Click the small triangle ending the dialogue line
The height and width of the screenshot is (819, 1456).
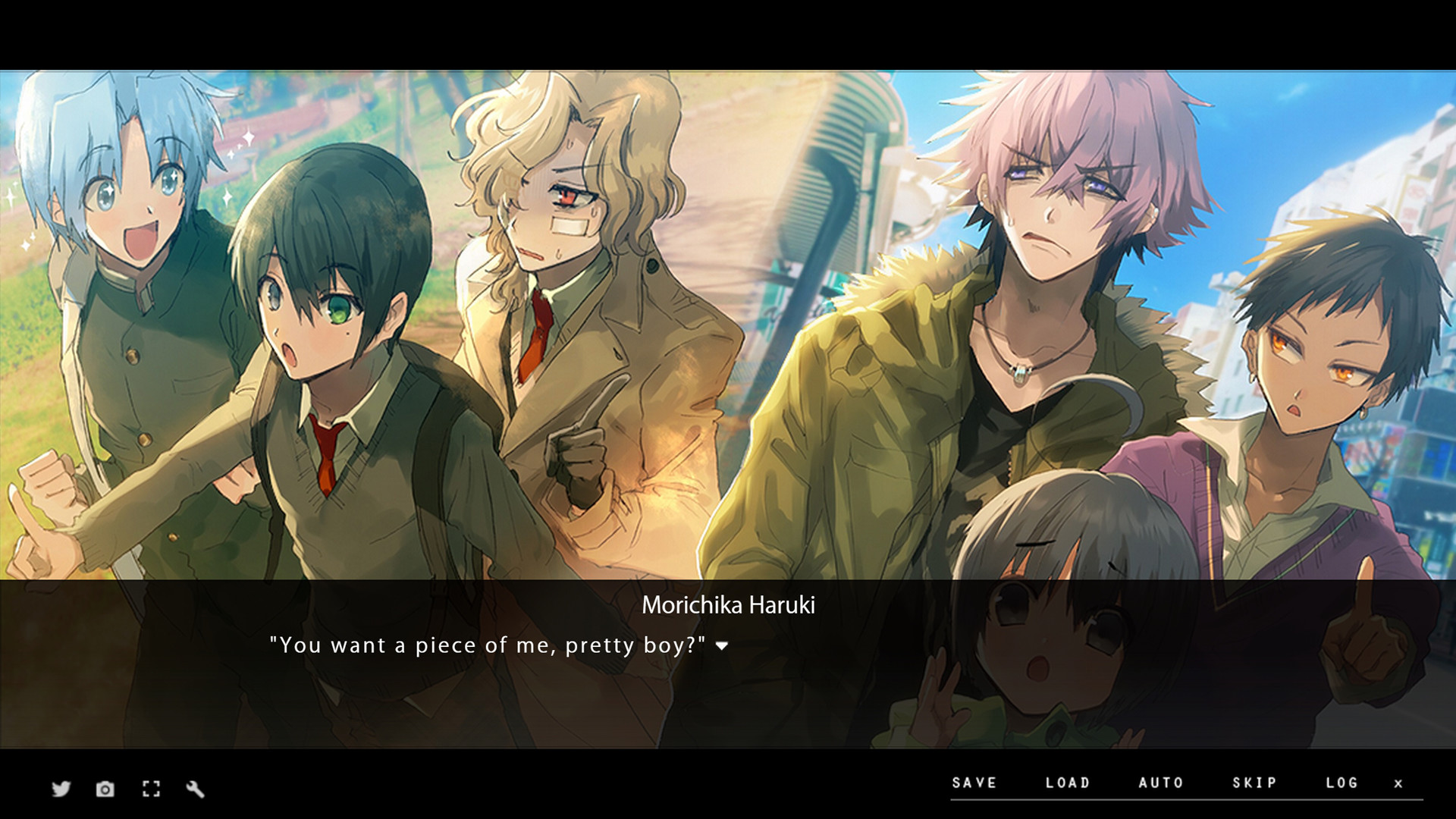click(722, 647)
